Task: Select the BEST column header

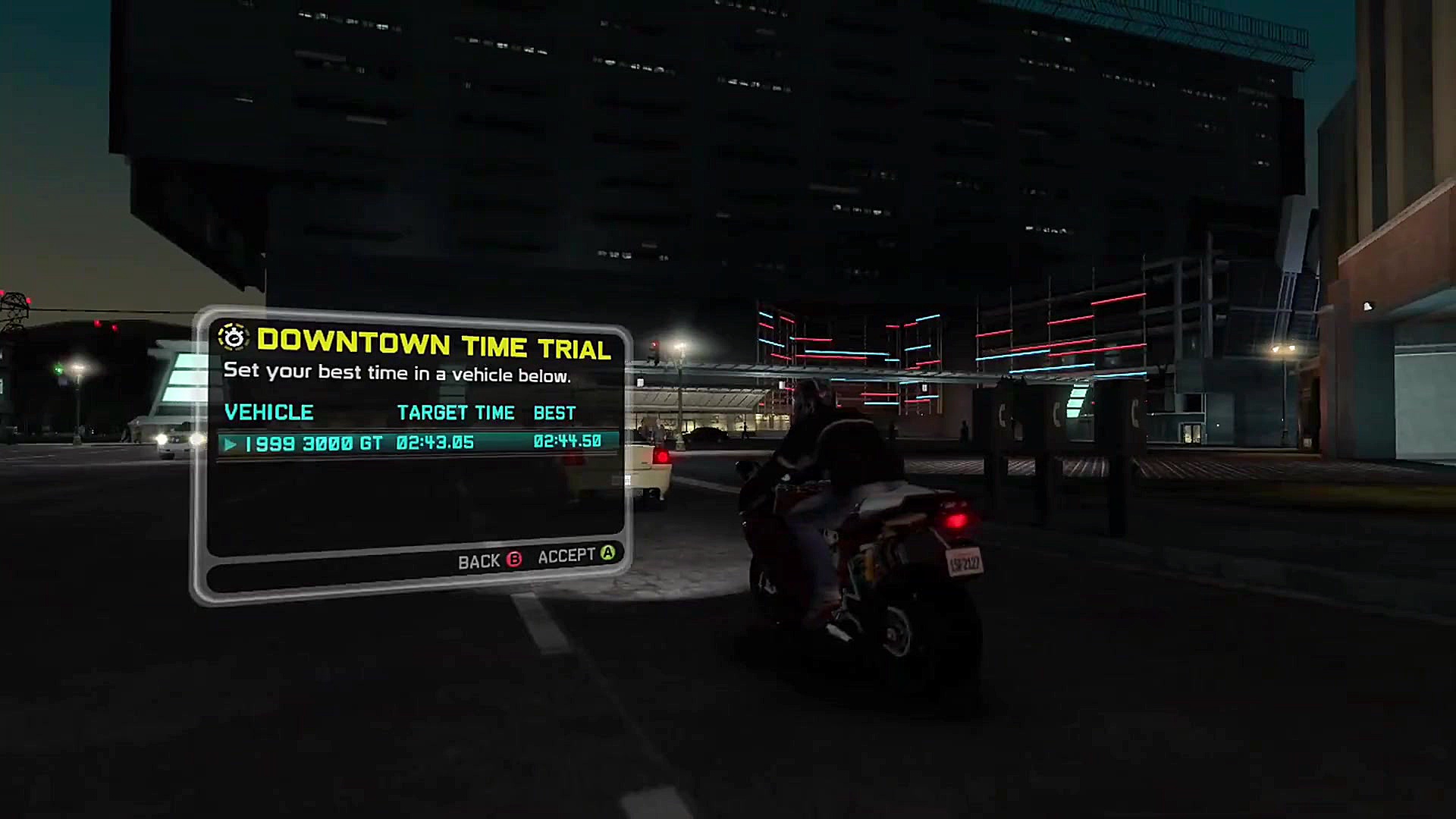Action: coord(554,413)
